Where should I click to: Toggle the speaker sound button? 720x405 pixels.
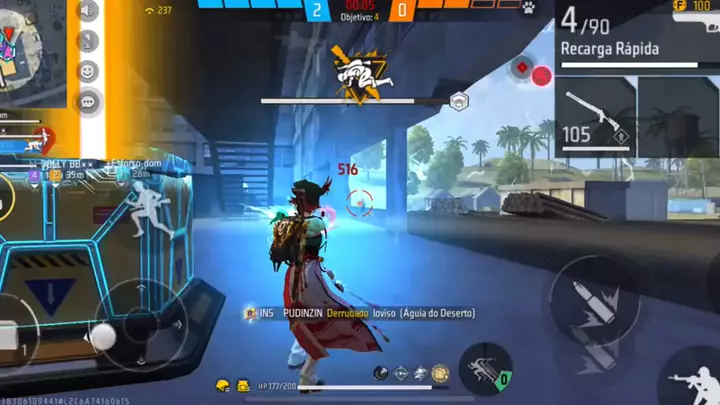(88, 11)
